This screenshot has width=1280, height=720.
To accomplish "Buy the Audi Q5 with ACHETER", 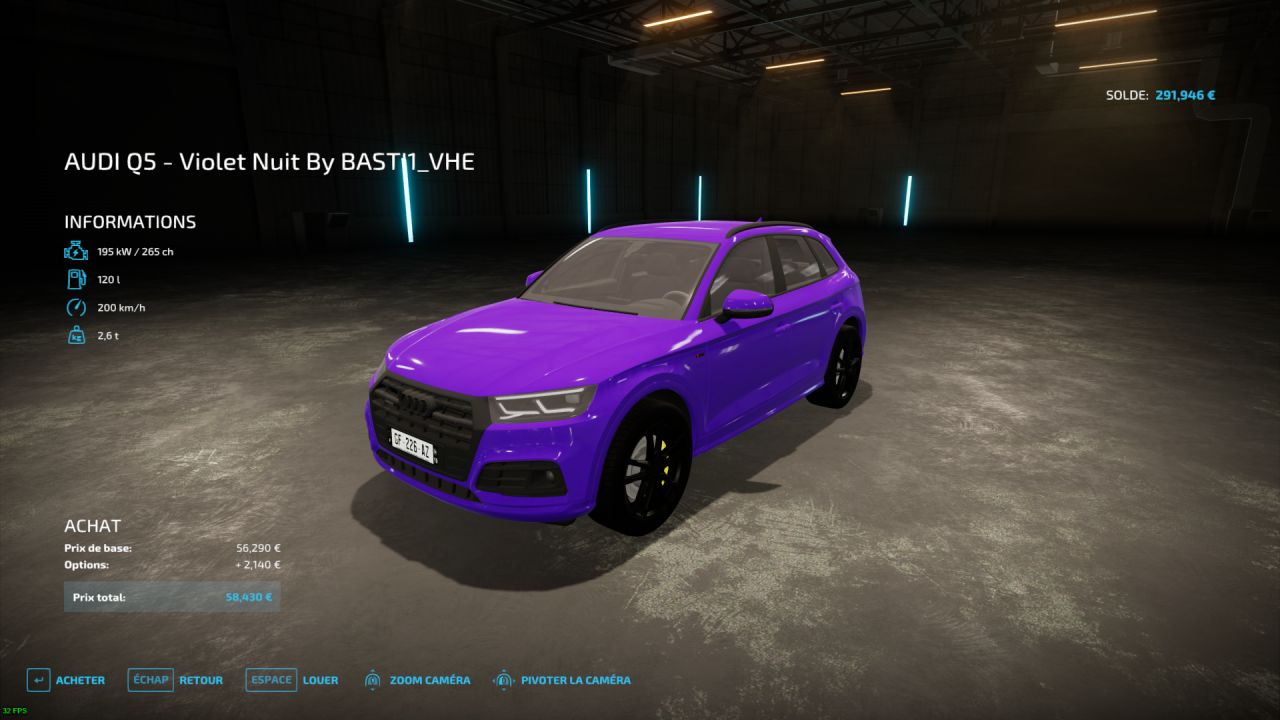I will tap(66, 680).
